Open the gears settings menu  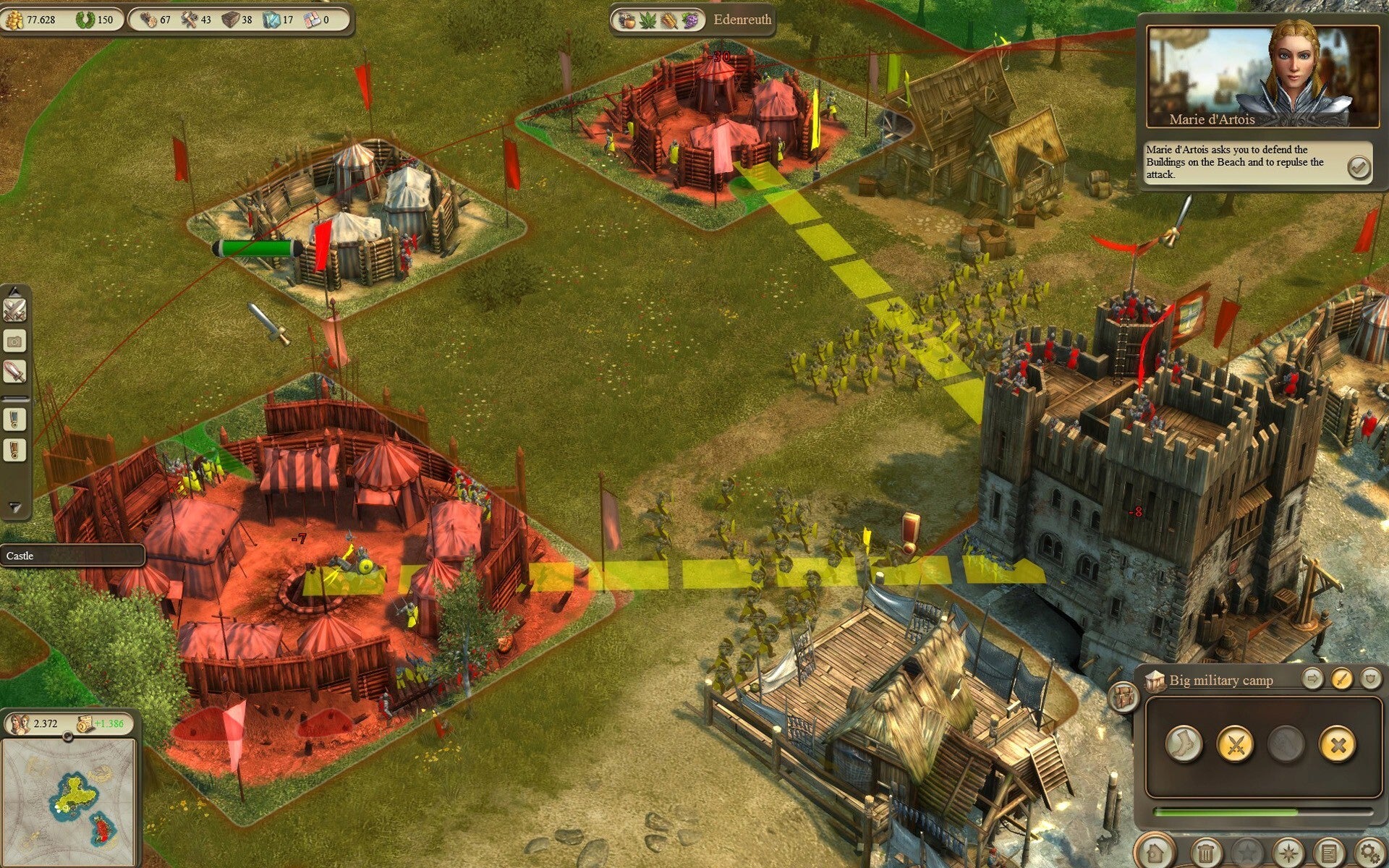click(1369, 854)
